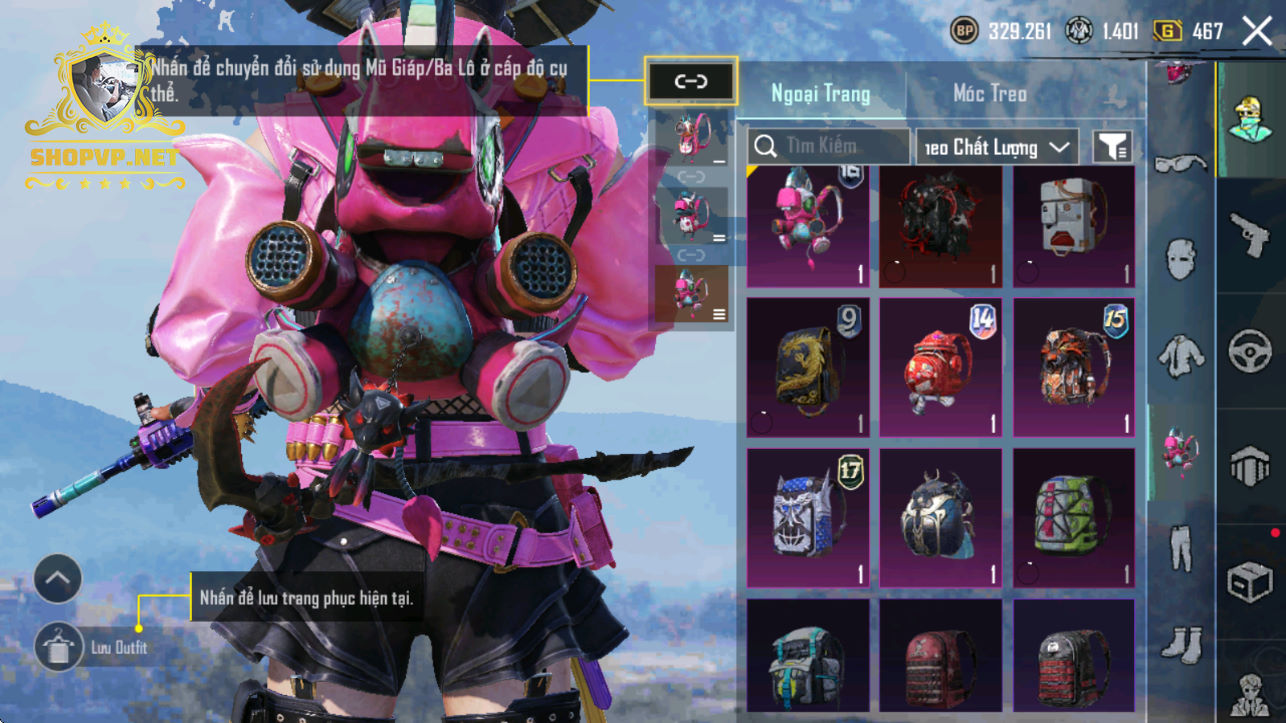Expand the up-arrow circle button
This screenshot has height=723, width=1286.
coord(58,579)
